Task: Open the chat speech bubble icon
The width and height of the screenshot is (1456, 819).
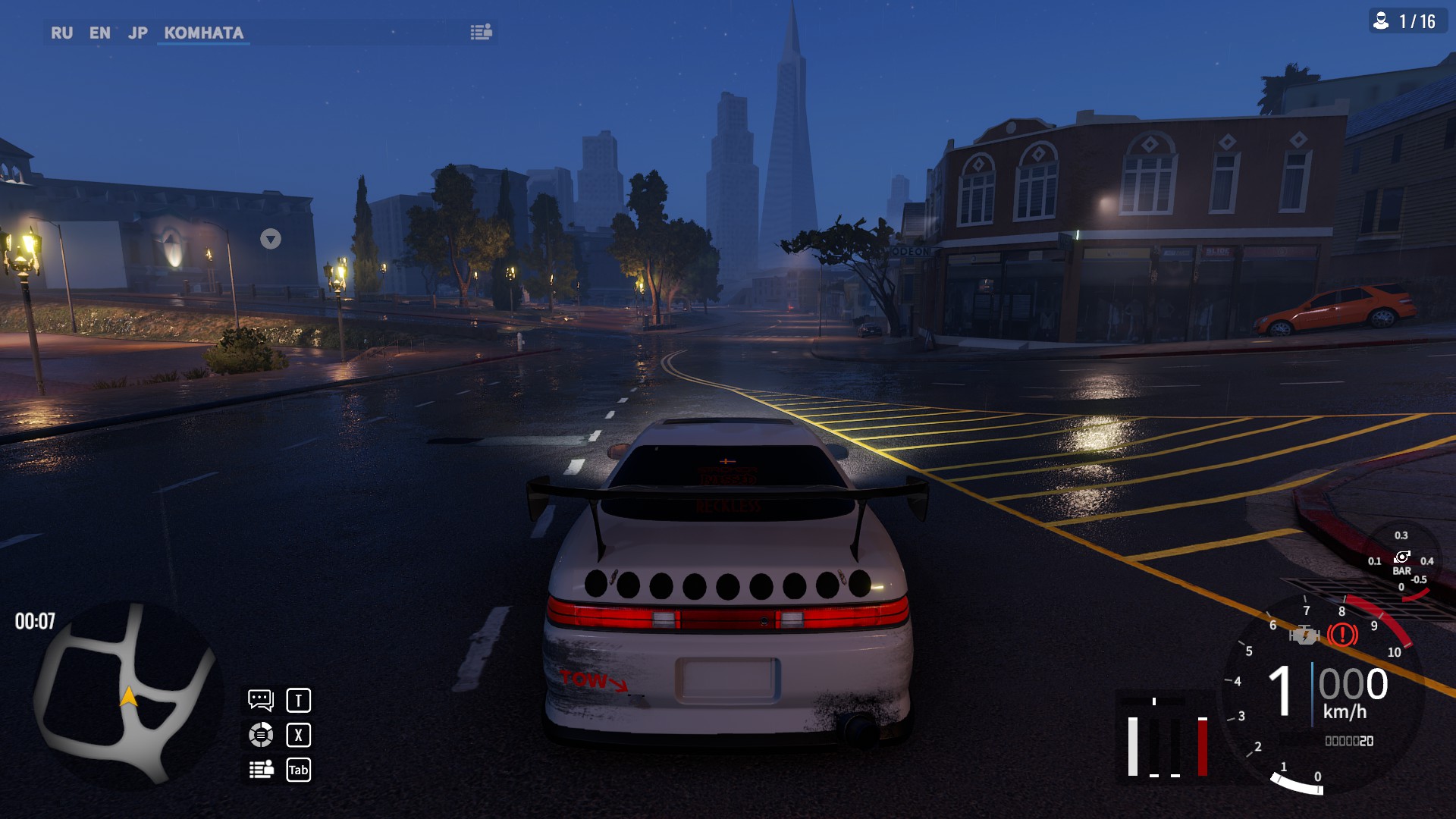Action: click(261, 700)
